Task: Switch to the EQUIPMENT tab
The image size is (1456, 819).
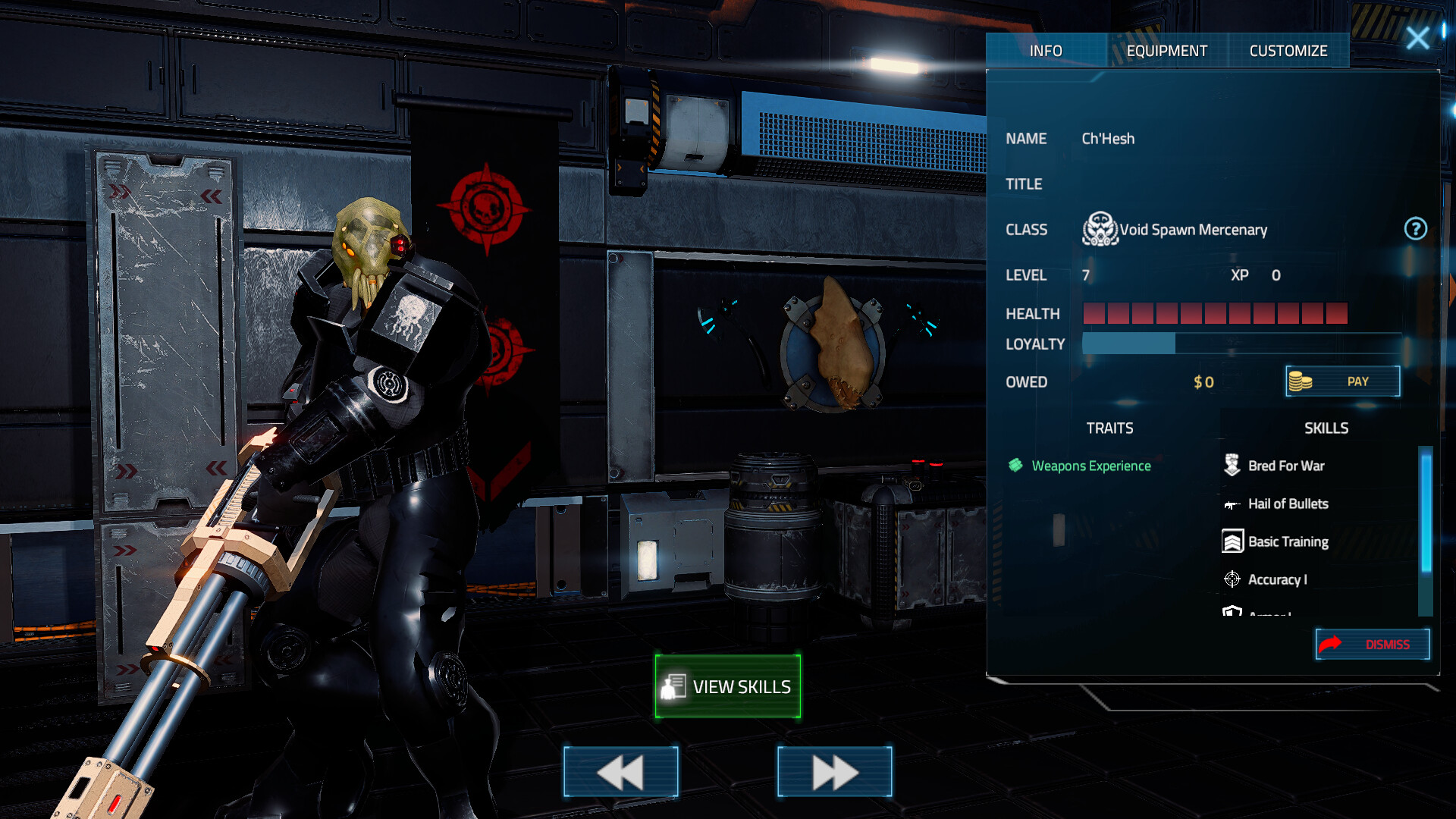Action: pyautogui.click(x=1167, y=50)
